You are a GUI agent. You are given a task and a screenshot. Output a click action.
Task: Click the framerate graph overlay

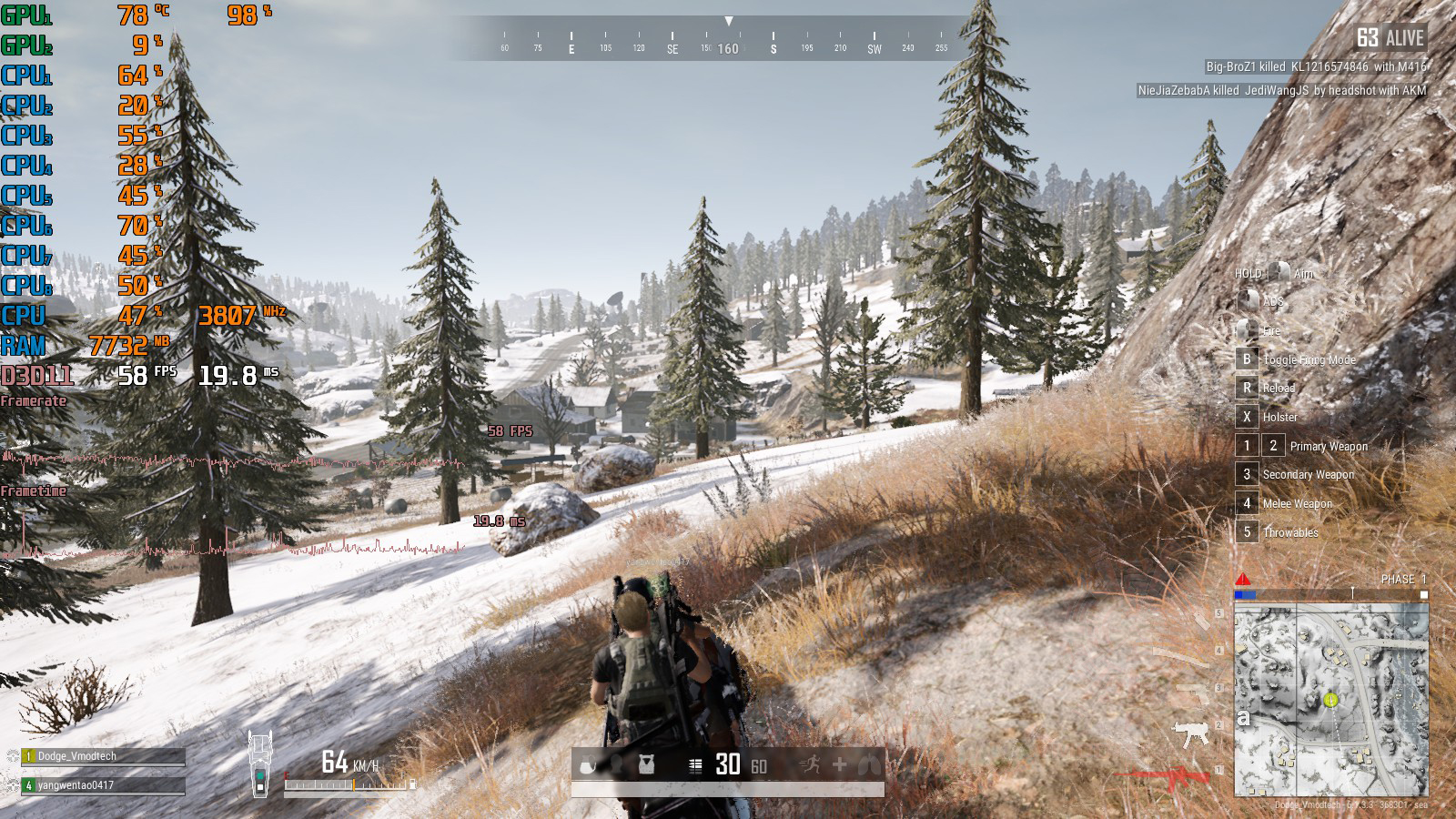(x=232, y=458)
